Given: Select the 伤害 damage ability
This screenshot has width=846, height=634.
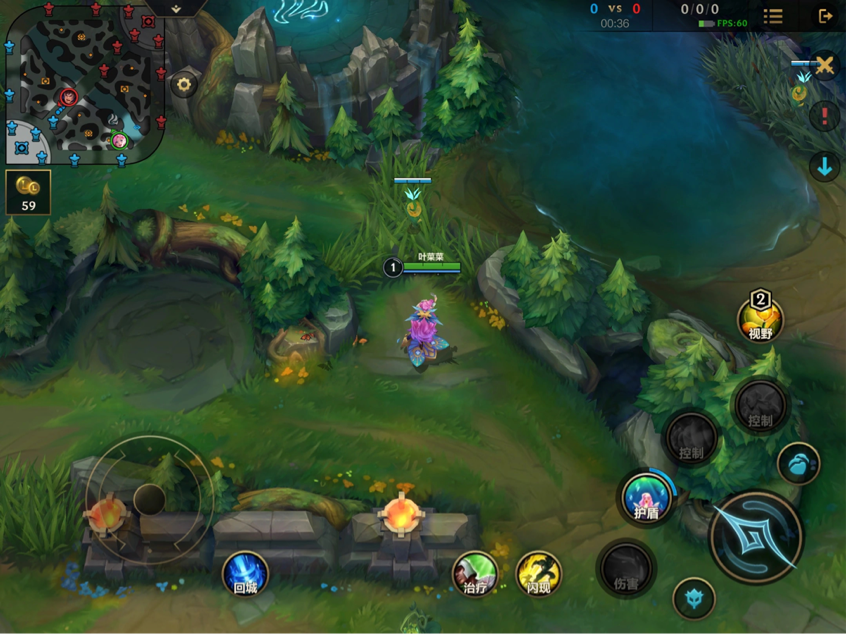Looking at the screenshot, I should [626, 569].
